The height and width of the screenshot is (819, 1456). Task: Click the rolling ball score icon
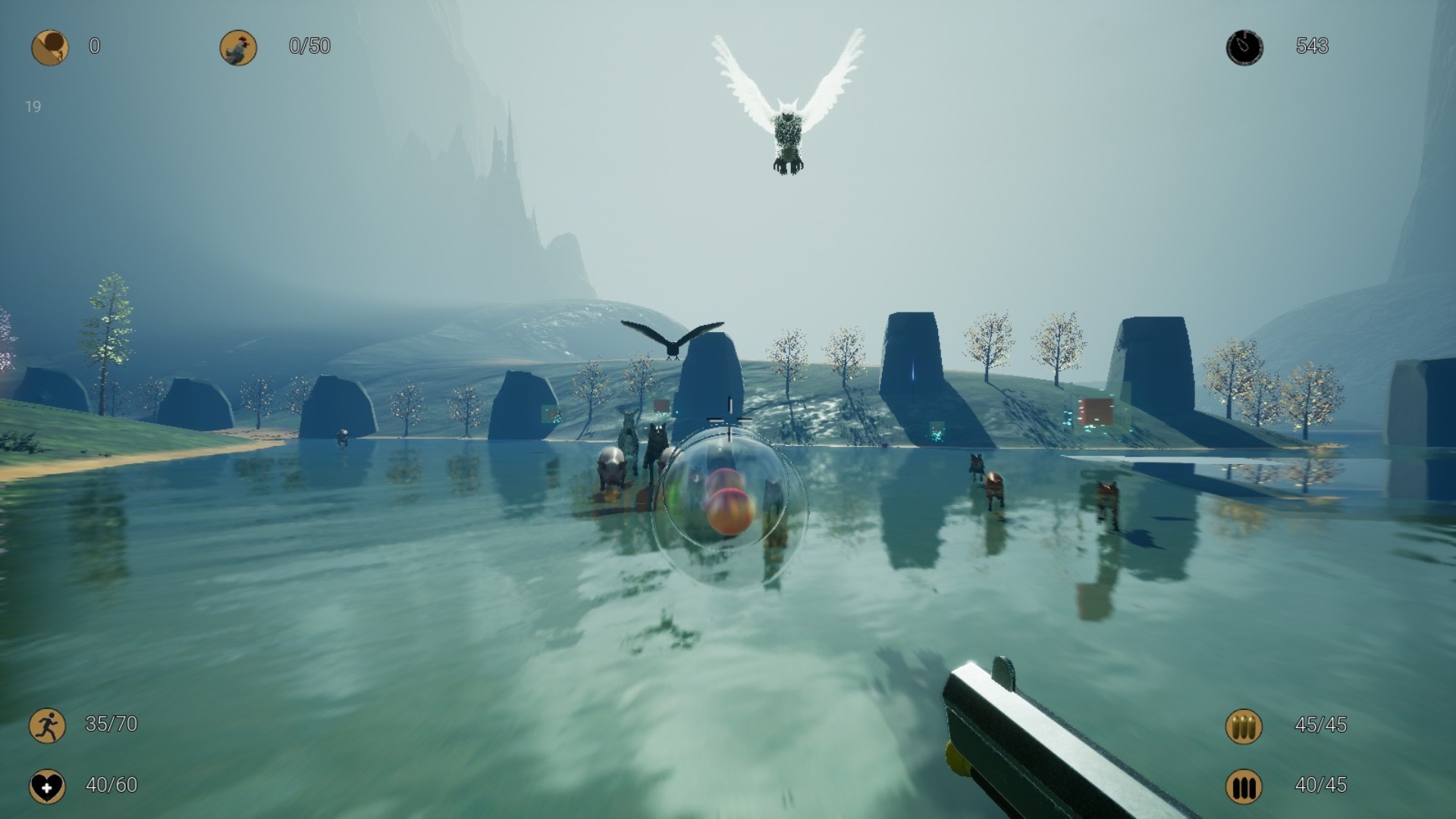[49, 47]
